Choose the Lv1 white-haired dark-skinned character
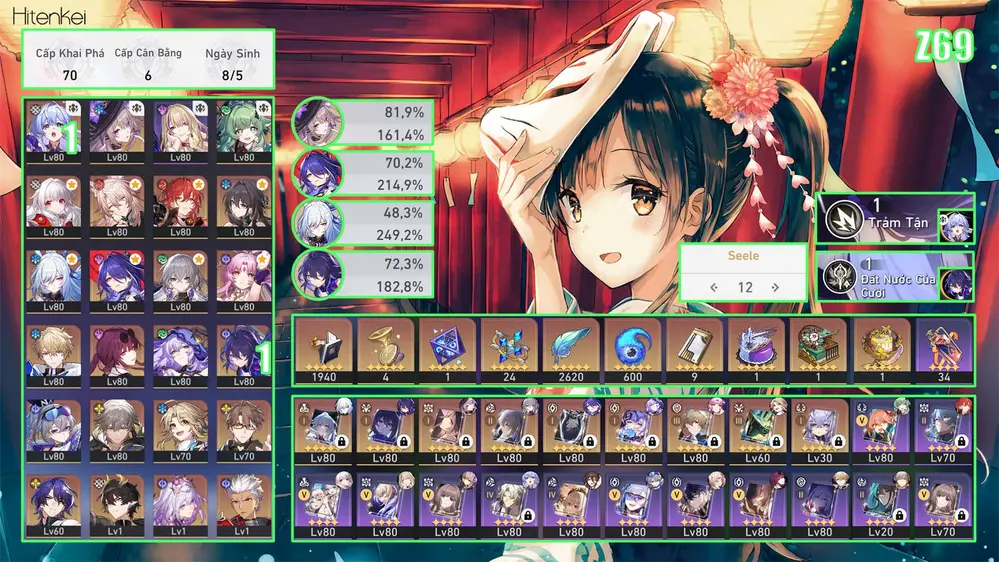 [x=244, y=505]
